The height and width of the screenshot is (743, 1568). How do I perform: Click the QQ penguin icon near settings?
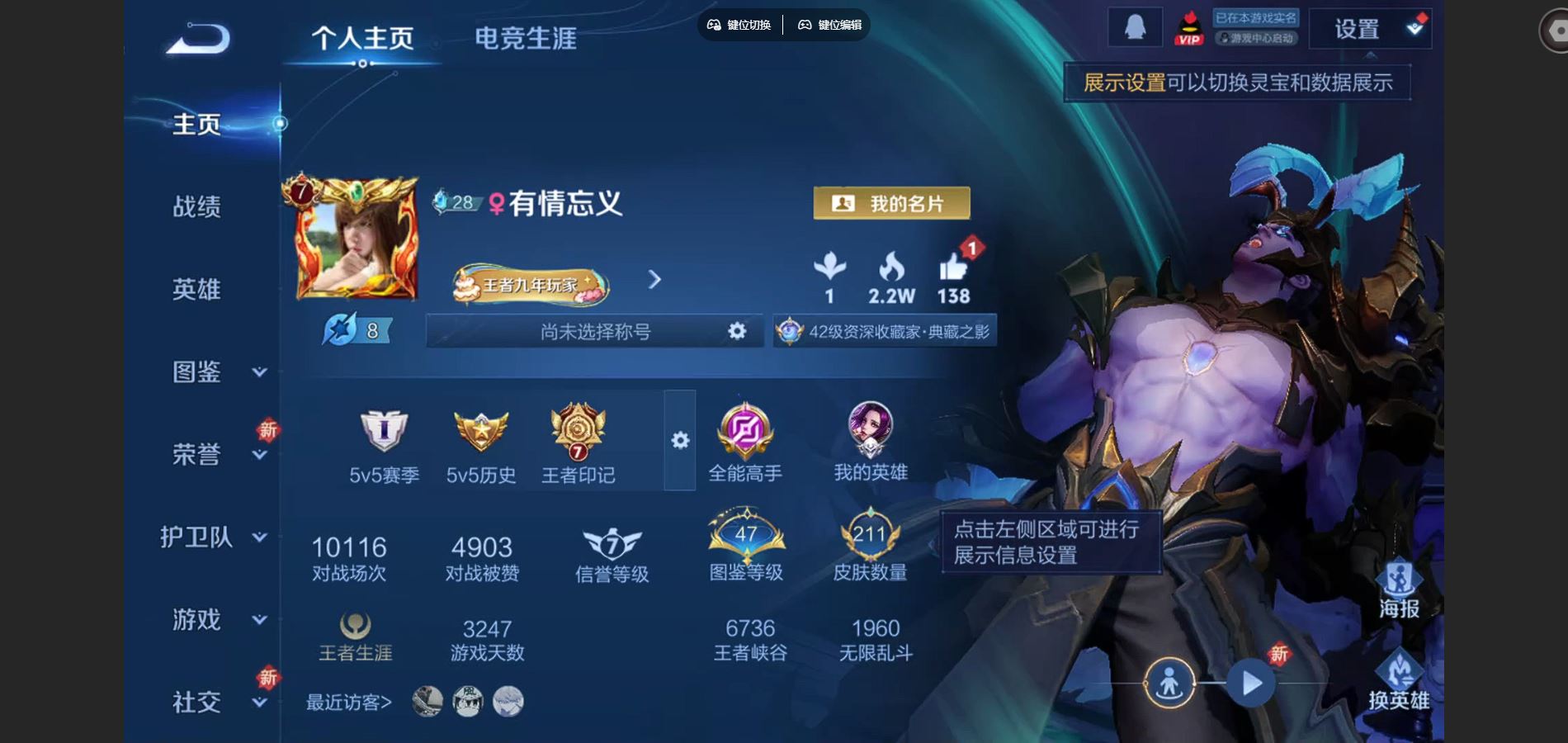coord(1135,26)
